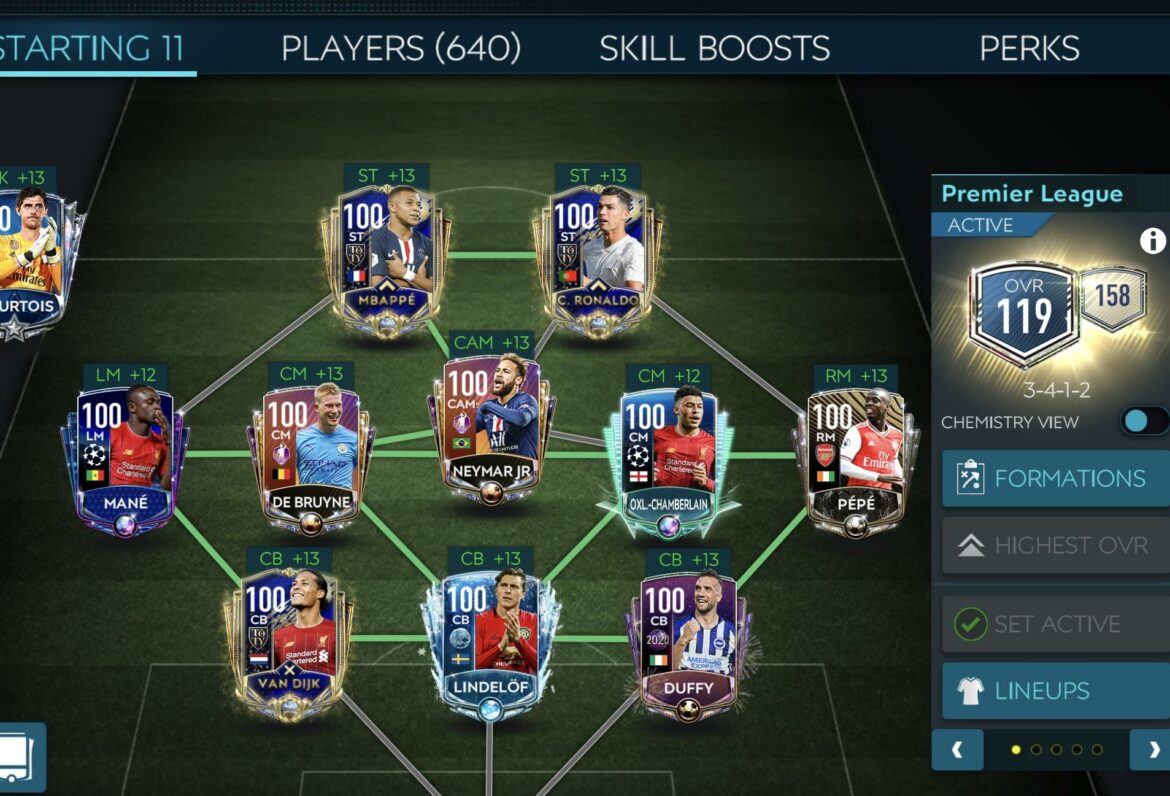Click the Highest OVR button
1170x796 pixels.
point(1055,545)
